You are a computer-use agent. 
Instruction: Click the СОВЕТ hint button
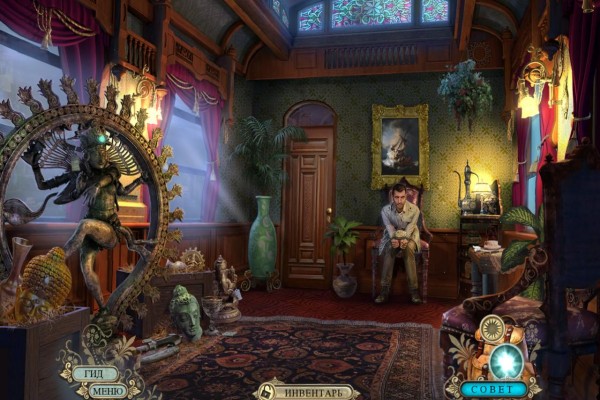coord(494,388)
